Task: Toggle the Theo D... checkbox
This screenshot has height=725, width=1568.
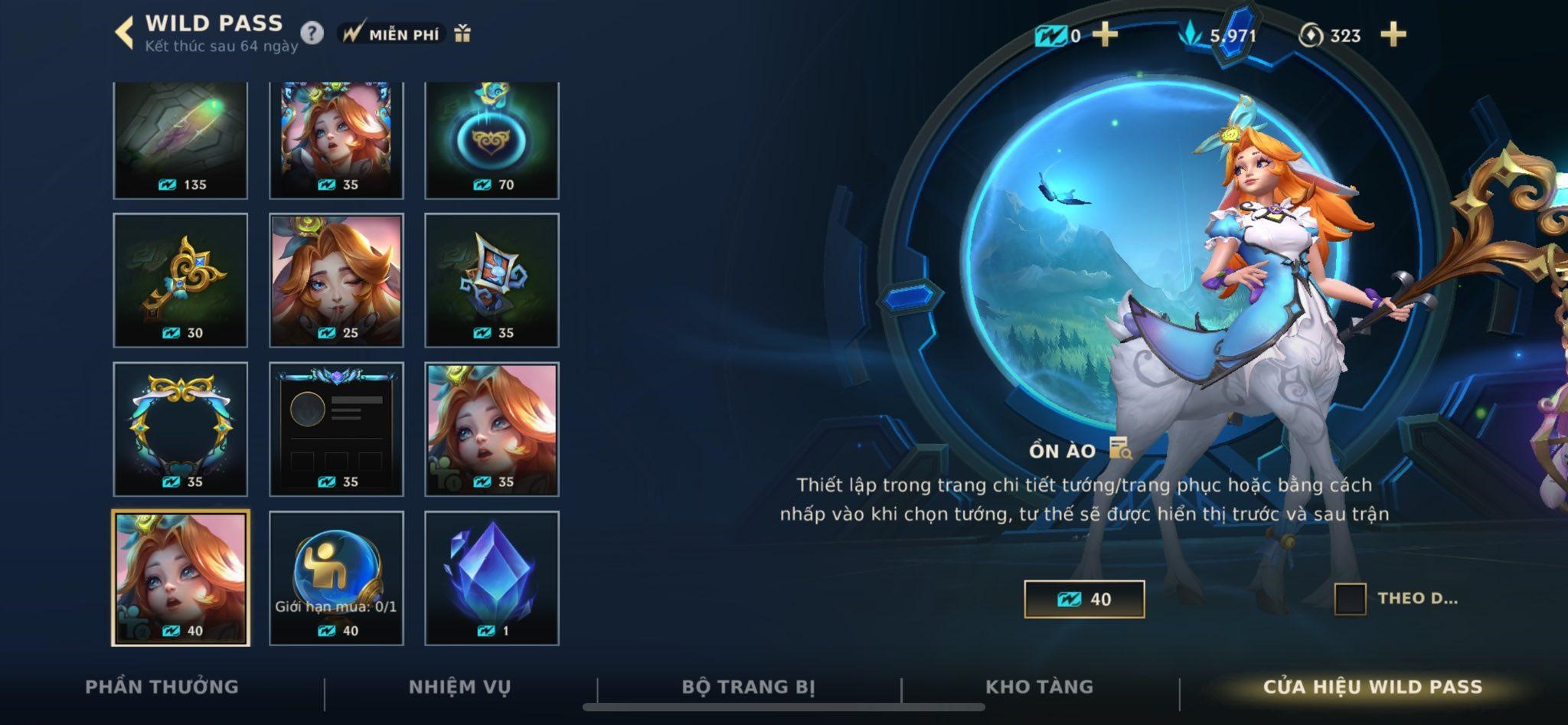Action: pyautogui.click(x=1350, y=599)
